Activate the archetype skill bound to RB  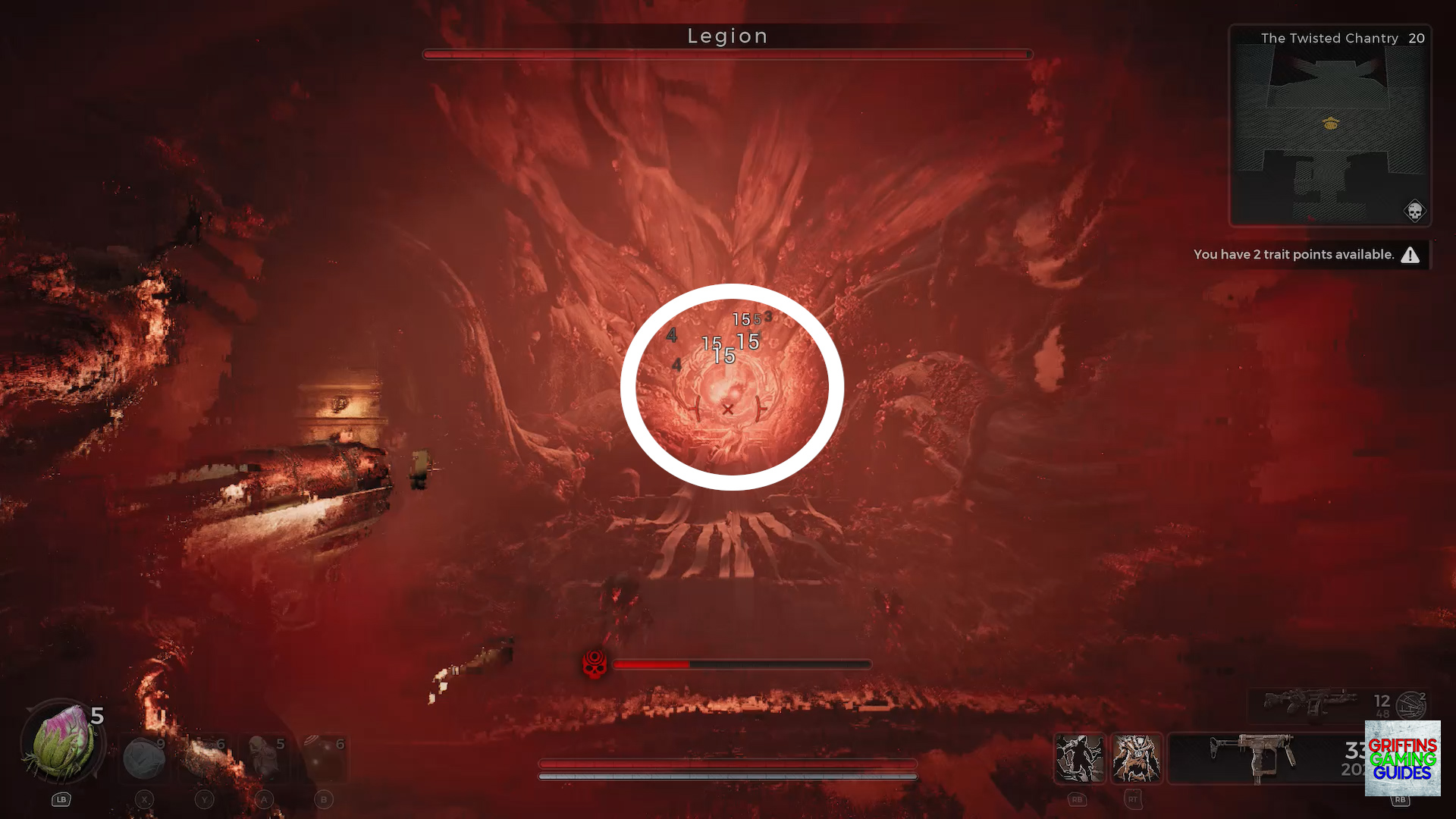[1080, 758]
